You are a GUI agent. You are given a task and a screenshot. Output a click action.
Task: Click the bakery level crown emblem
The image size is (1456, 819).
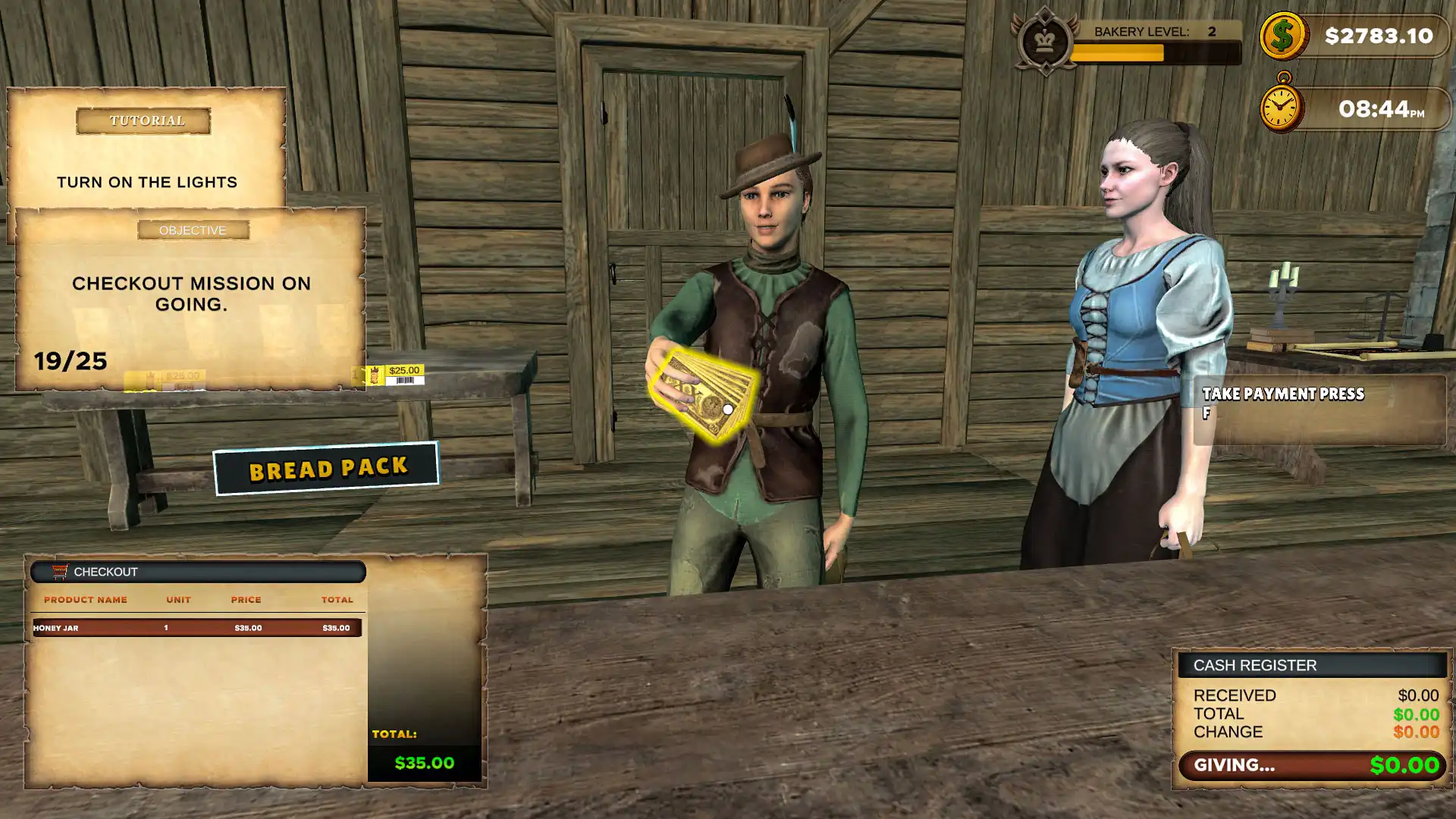click(x=1045, y=41)
